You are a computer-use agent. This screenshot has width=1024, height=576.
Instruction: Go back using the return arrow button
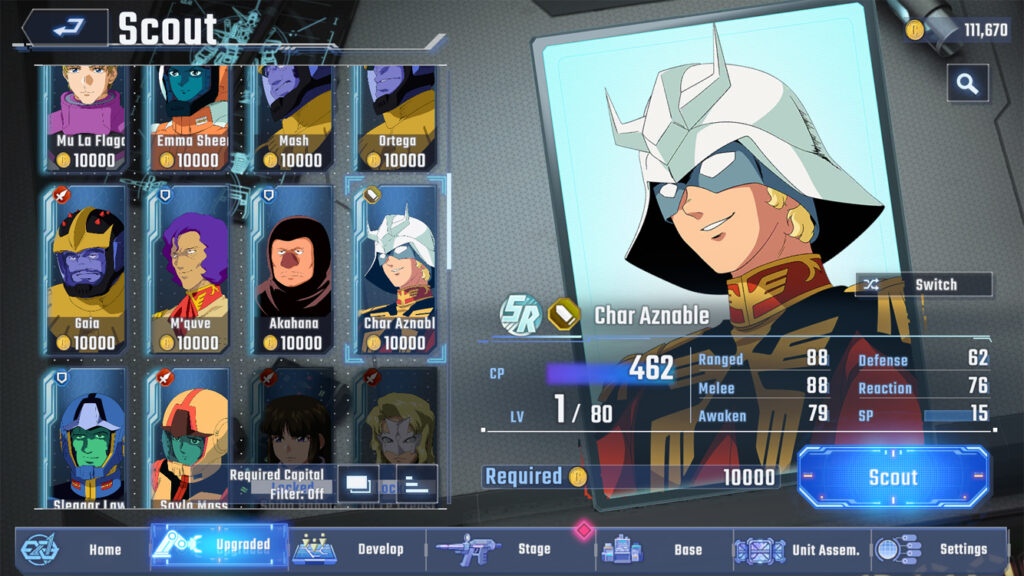(66, 27)
